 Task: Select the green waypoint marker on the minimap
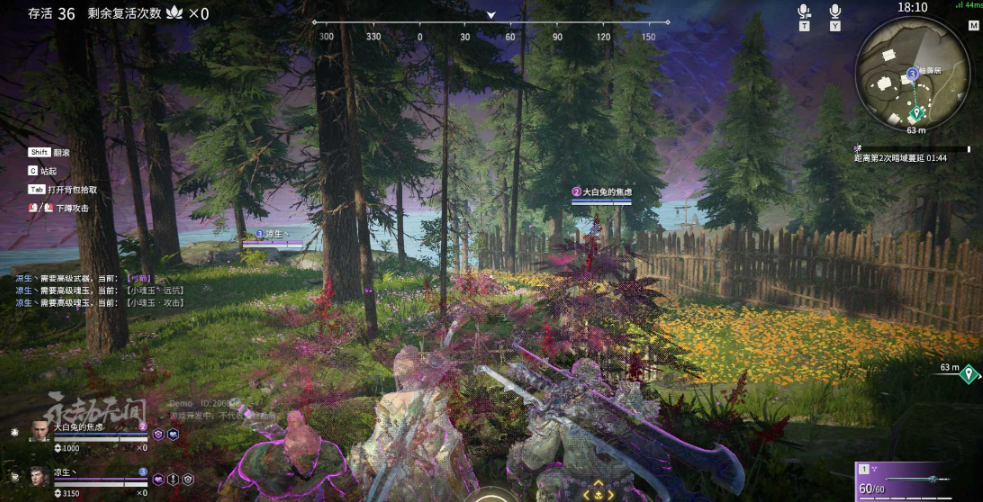(917, 112)
